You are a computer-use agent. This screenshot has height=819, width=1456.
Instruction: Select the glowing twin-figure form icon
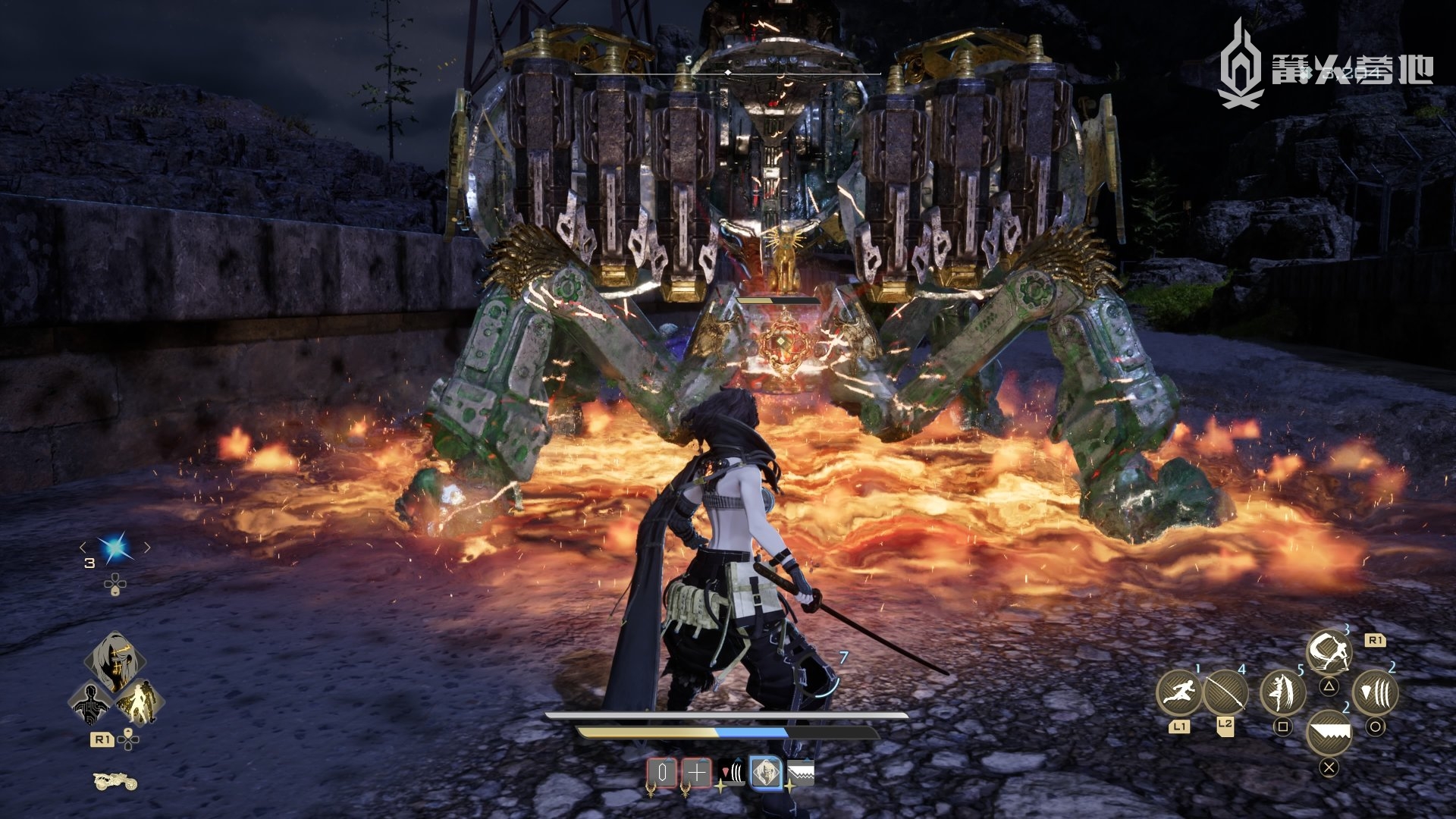coord(139,701)
